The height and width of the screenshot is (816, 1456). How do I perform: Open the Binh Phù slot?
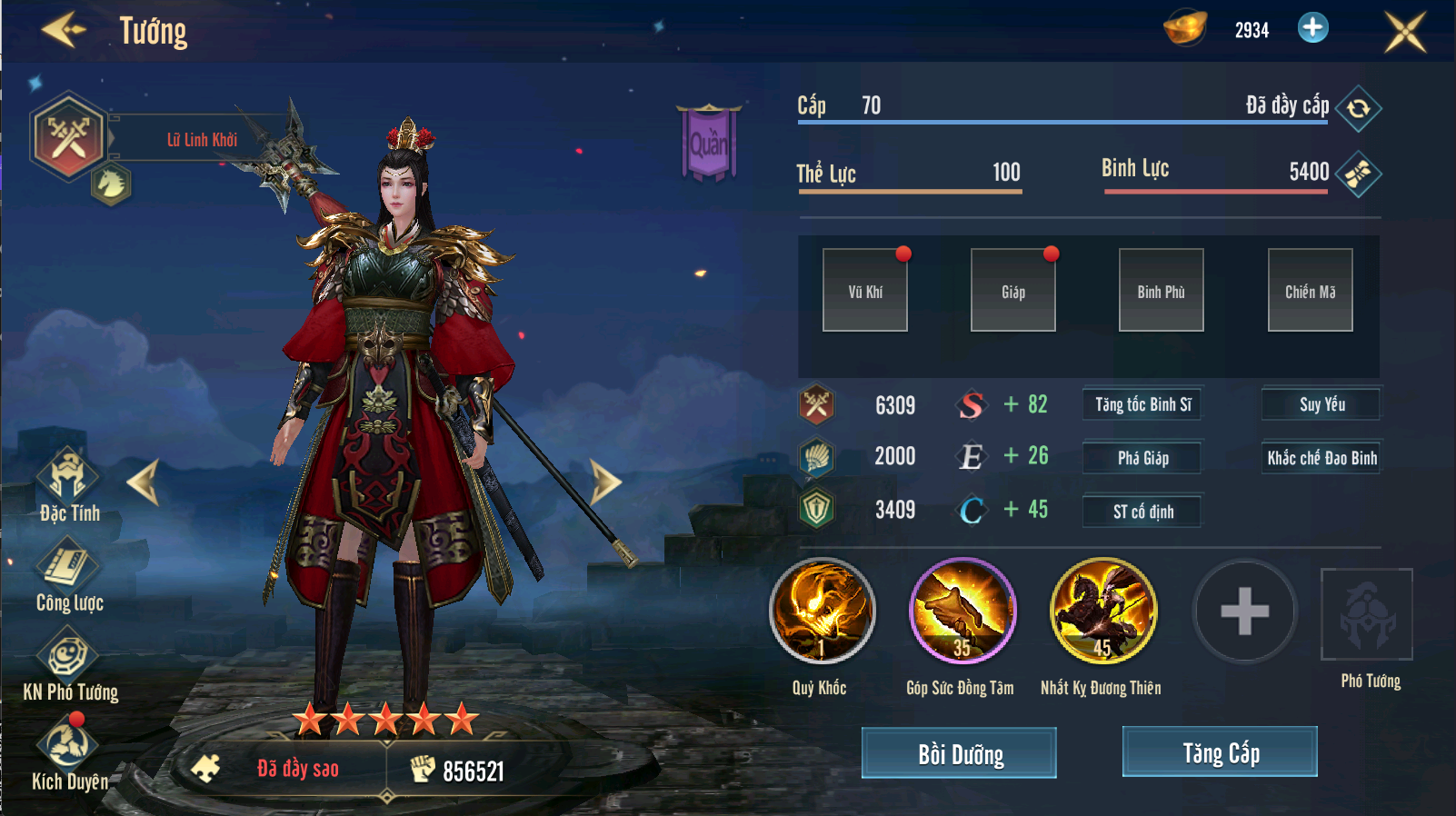pyautogui.click(x=1162, y=291)
